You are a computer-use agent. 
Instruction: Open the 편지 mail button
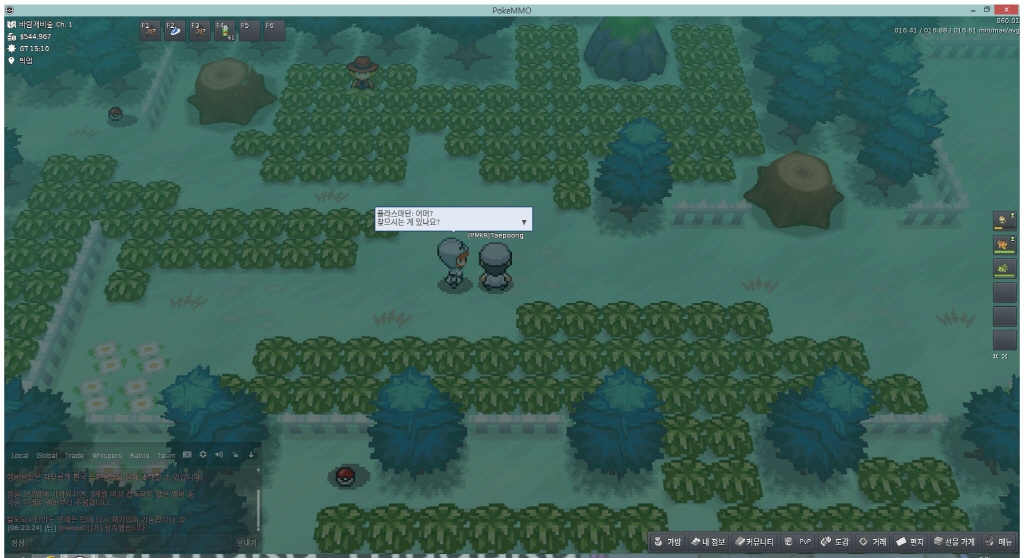[x=911, y=542]
